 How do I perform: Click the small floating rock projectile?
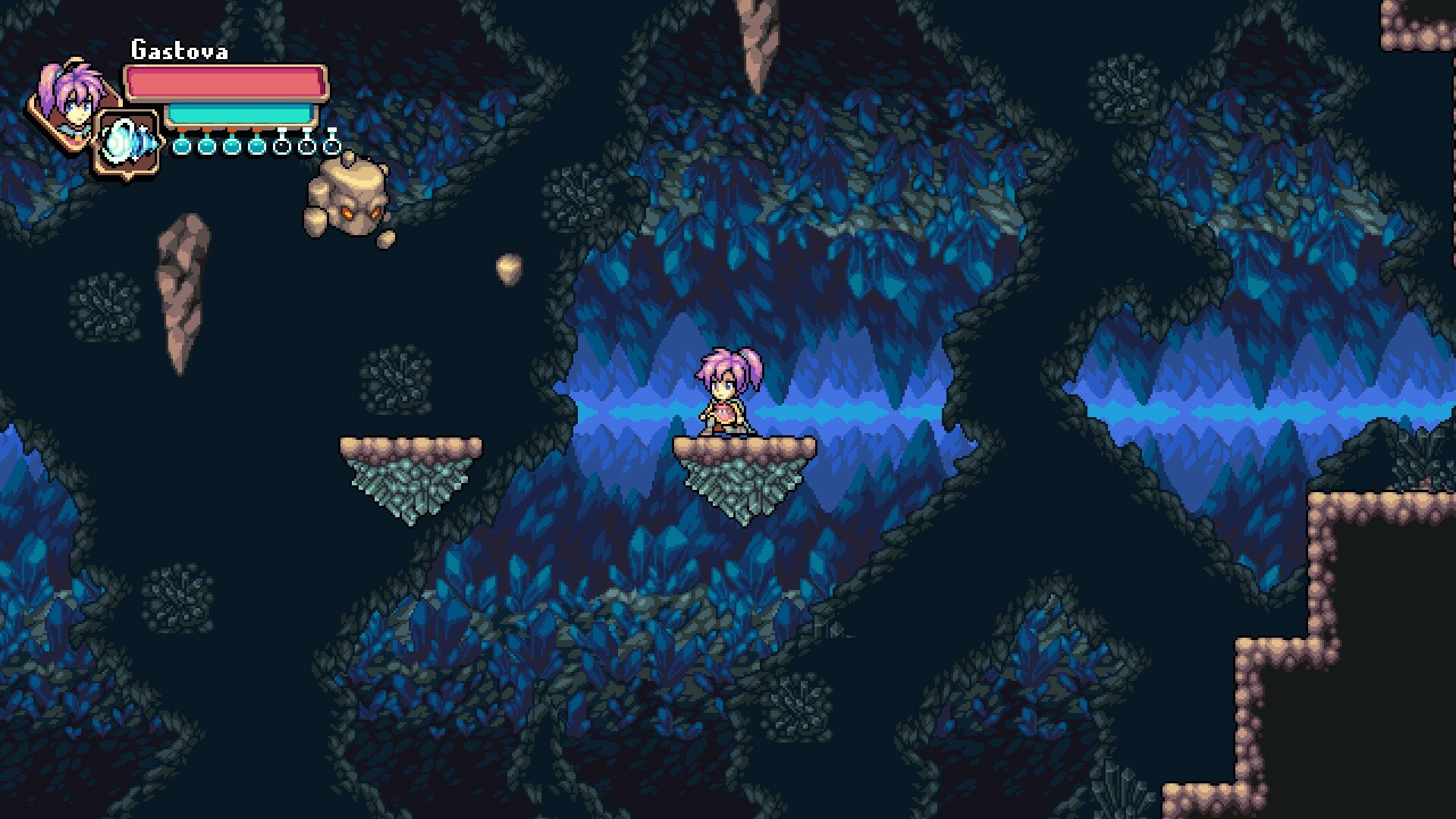509,269
